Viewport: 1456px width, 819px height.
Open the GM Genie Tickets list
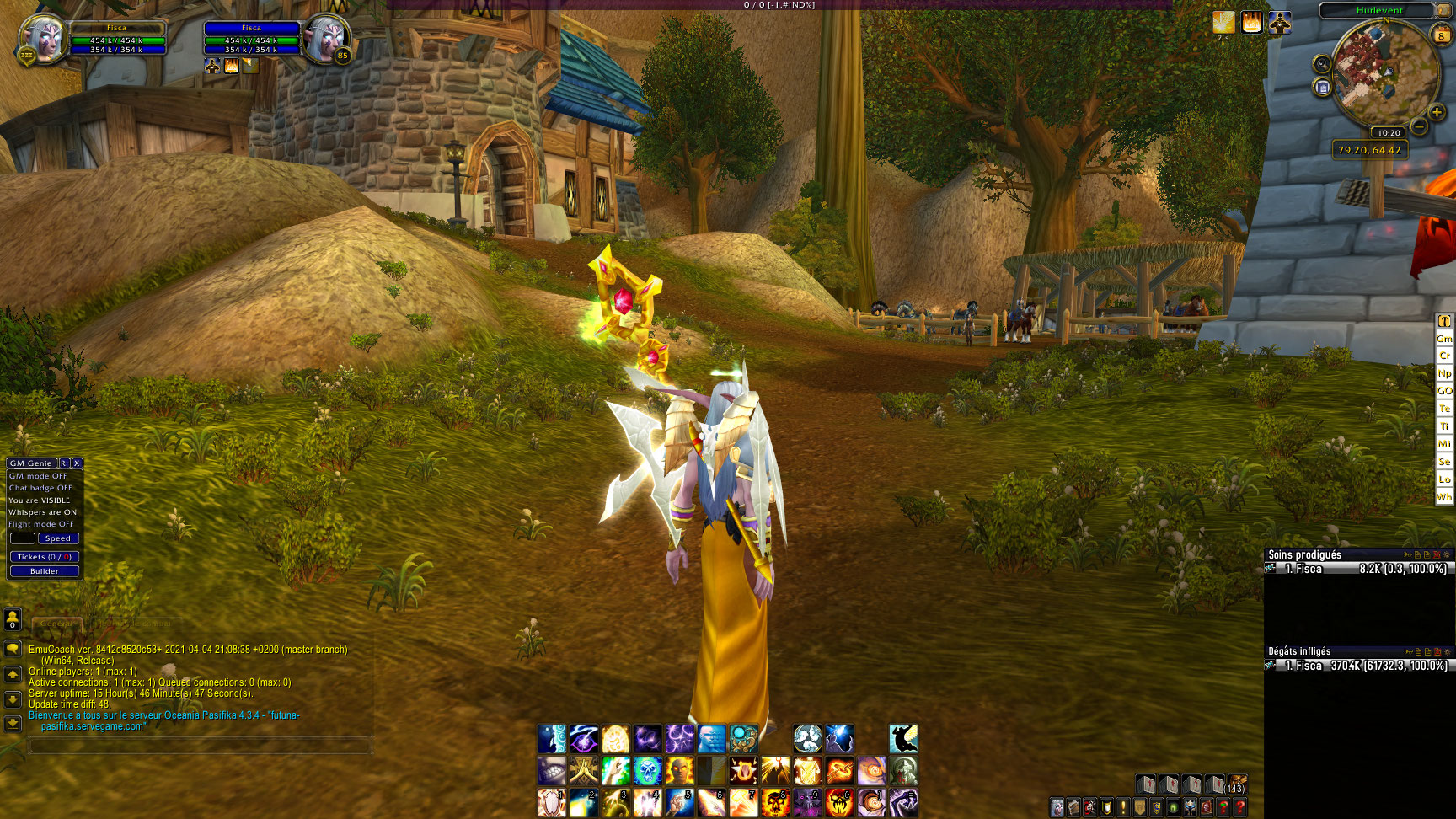click(x=45, y=557)
